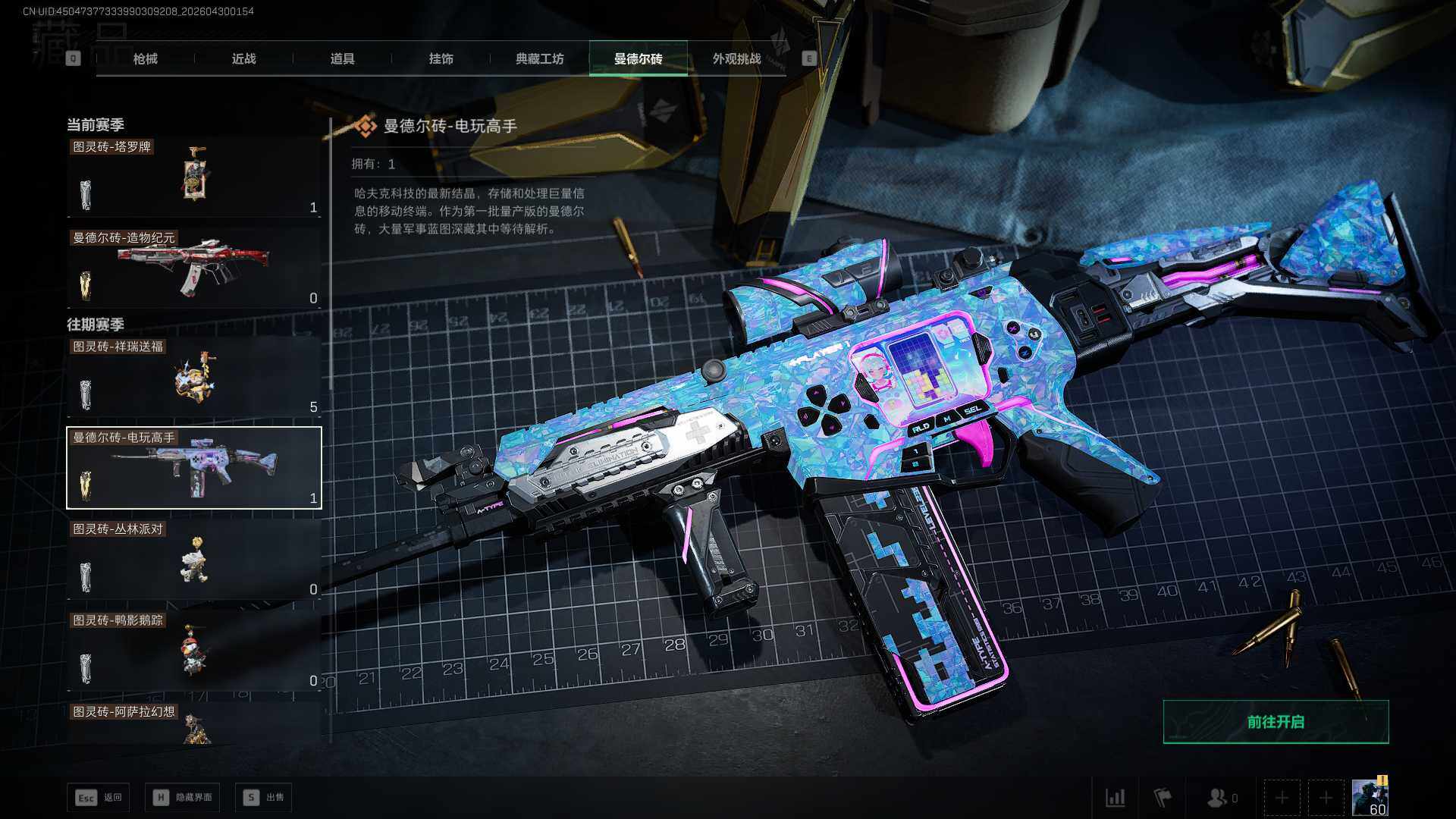Viewport: 1456px width, 819px height.
Task: Select the 道具 tab
Action: click(342, 58)
